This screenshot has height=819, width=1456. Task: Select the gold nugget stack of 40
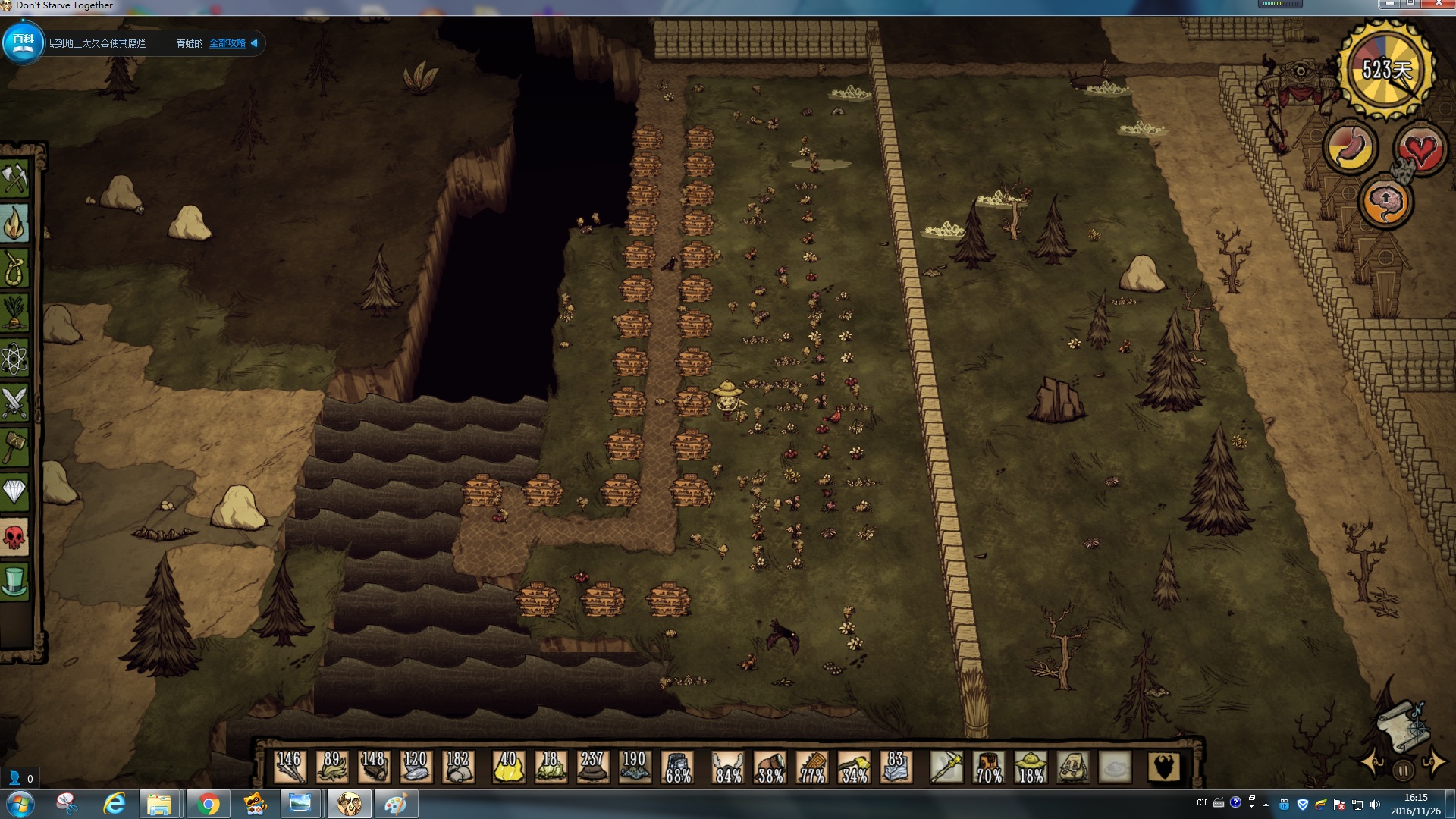coord(508,767)
